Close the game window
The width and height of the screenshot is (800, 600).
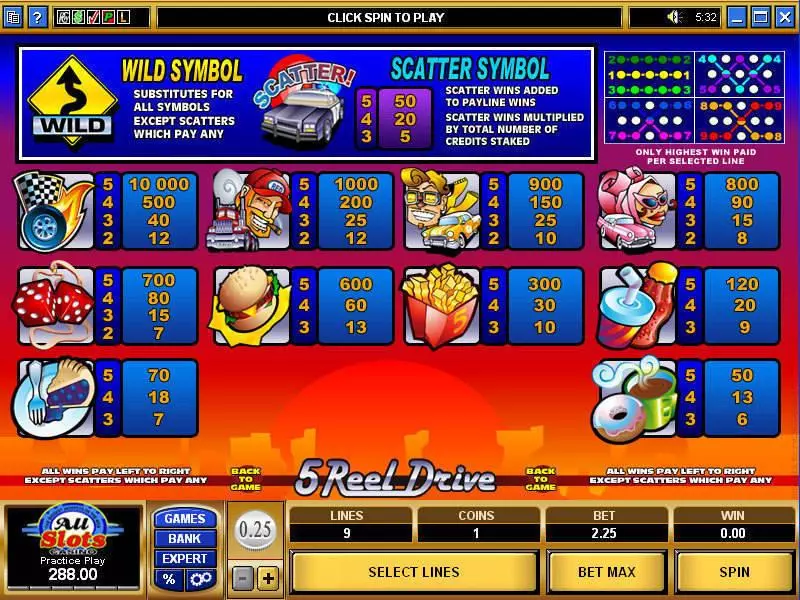point(783,17)
